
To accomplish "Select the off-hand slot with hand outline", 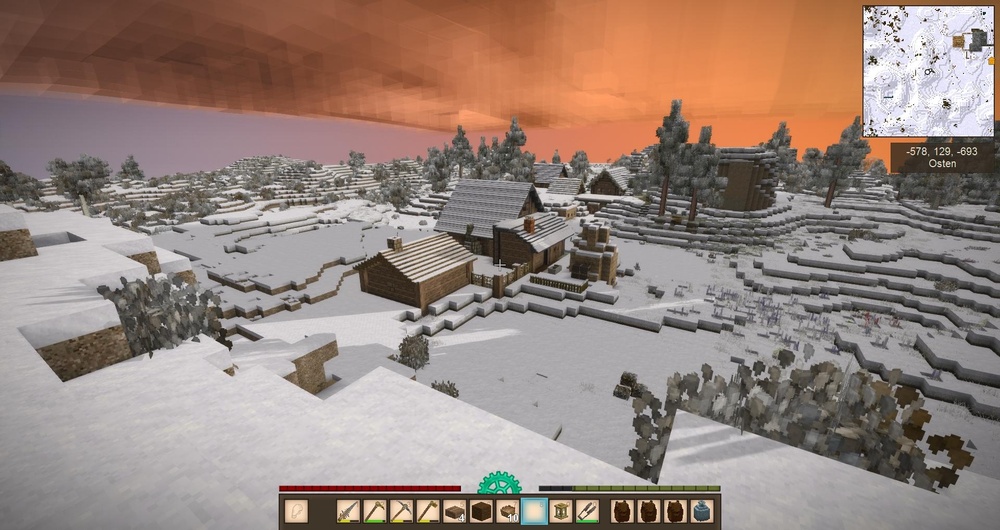I will 297,511.
